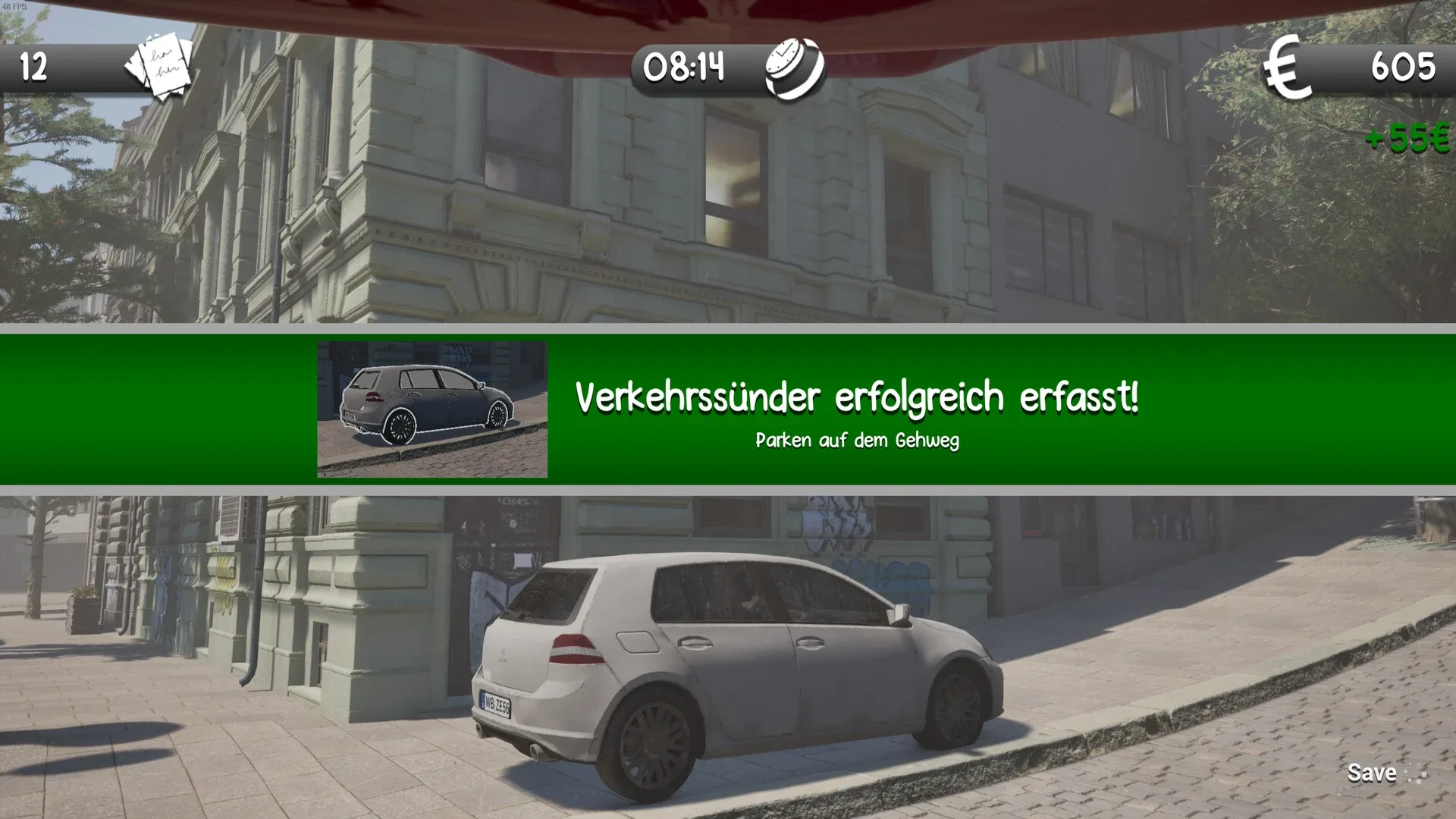Screen dimensions: 1456x819
Task: Expand the Parken auf dem Gehweg details
Action: pos(857,440)
